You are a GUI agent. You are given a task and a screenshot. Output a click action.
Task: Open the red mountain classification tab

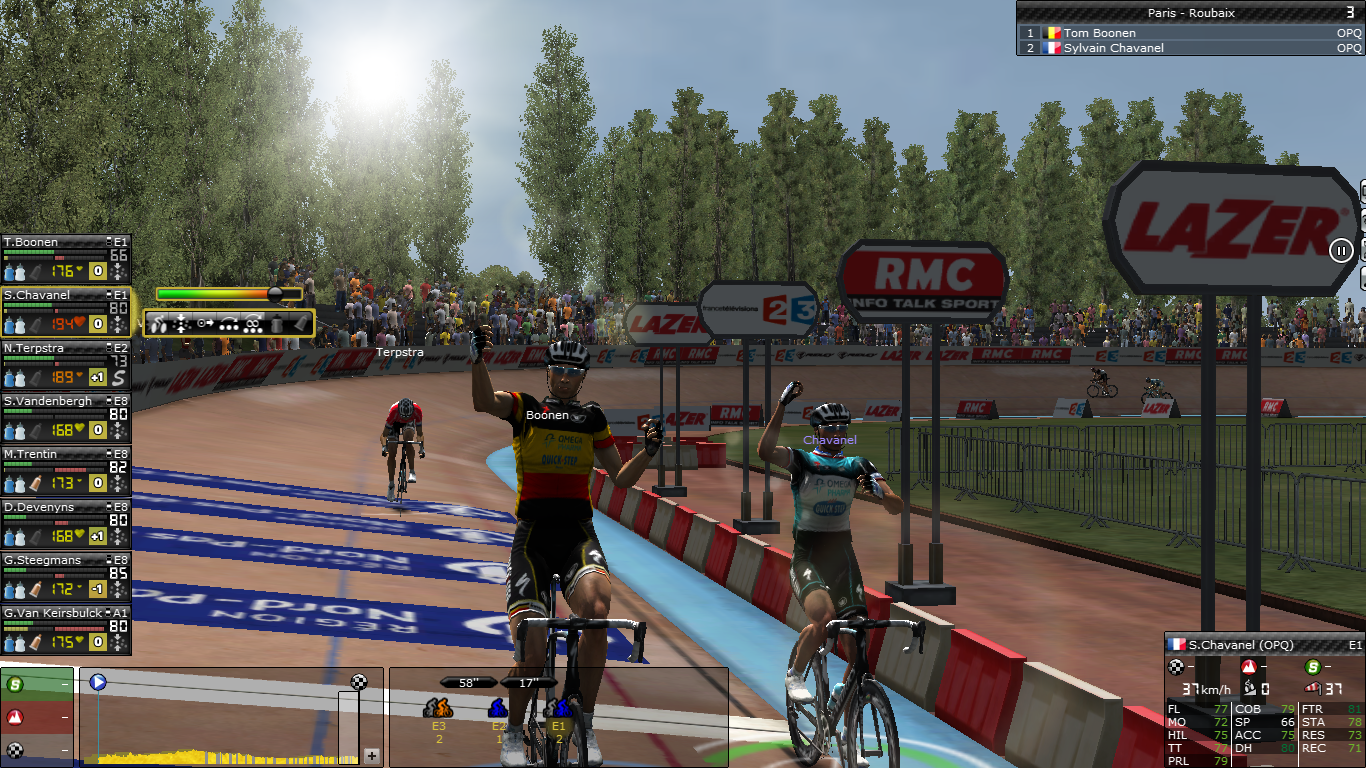(36, 717)
